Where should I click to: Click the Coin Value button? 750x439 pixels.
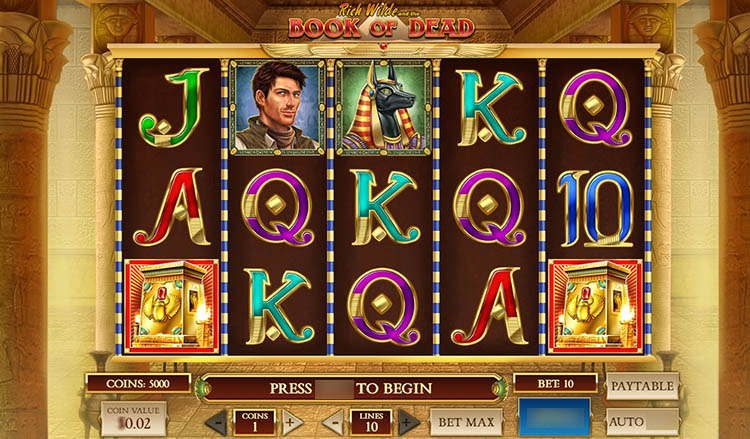133,419
